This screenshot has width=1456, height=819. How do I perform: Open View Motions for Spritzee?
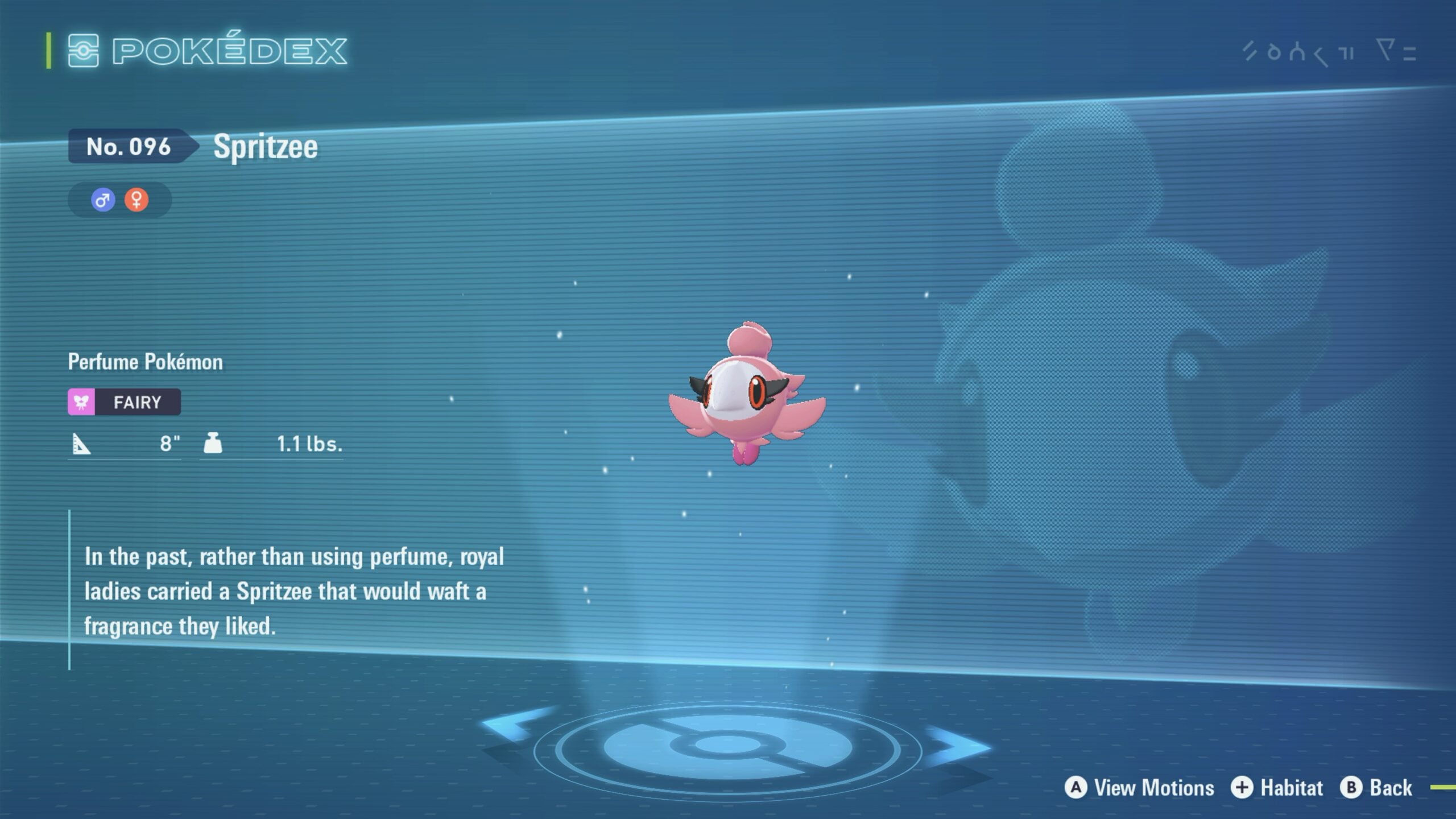click(1140, 788)
